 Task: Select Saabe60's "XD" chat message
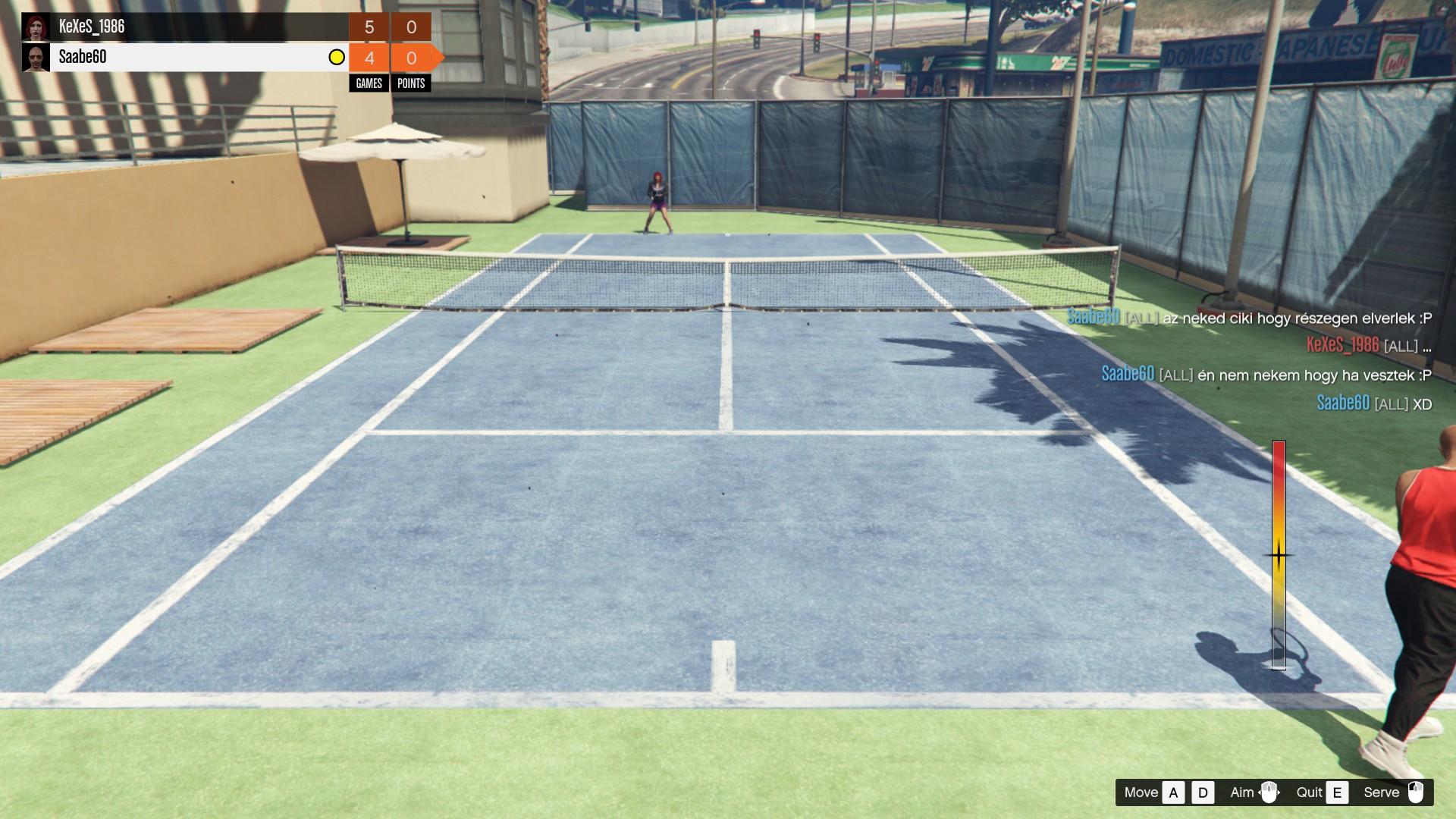click(x=1373, y=403)
